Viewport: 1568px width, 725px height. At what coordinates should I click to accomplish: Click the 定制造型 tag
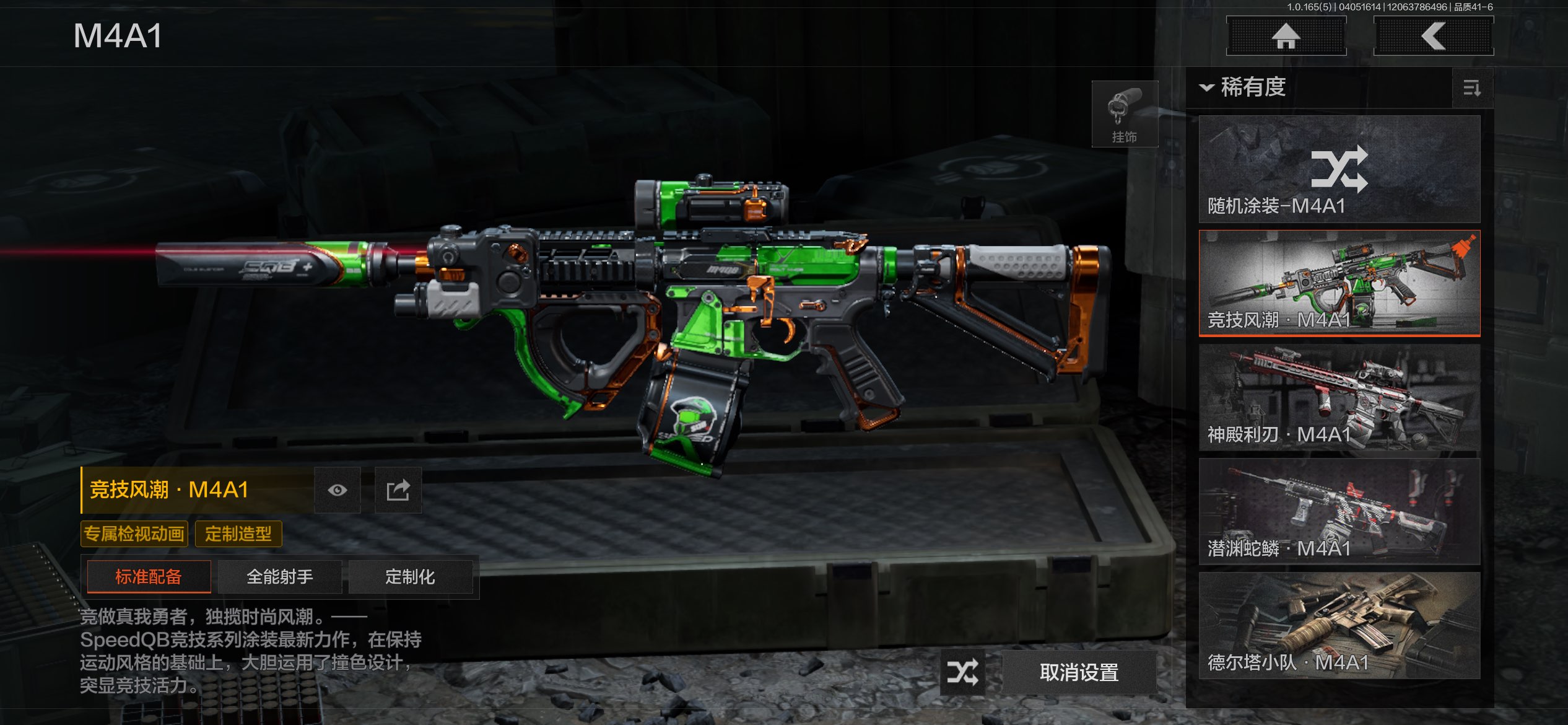click(238, 534)
